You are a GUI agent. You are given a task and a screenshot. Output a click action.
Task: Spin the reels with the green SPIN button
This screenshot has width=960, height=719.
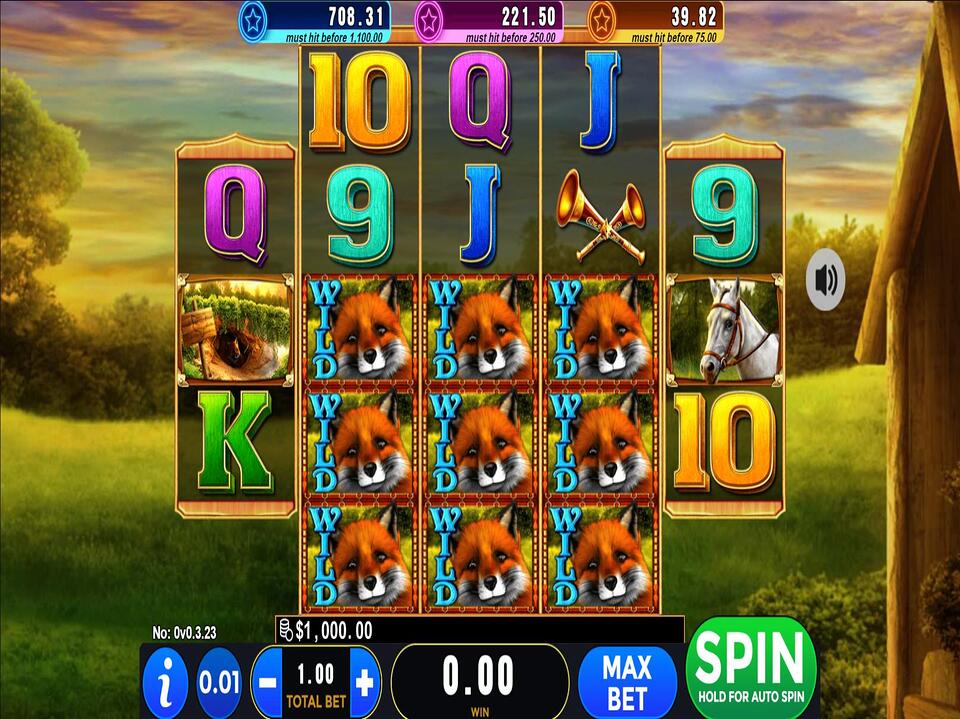pos(752,667)
